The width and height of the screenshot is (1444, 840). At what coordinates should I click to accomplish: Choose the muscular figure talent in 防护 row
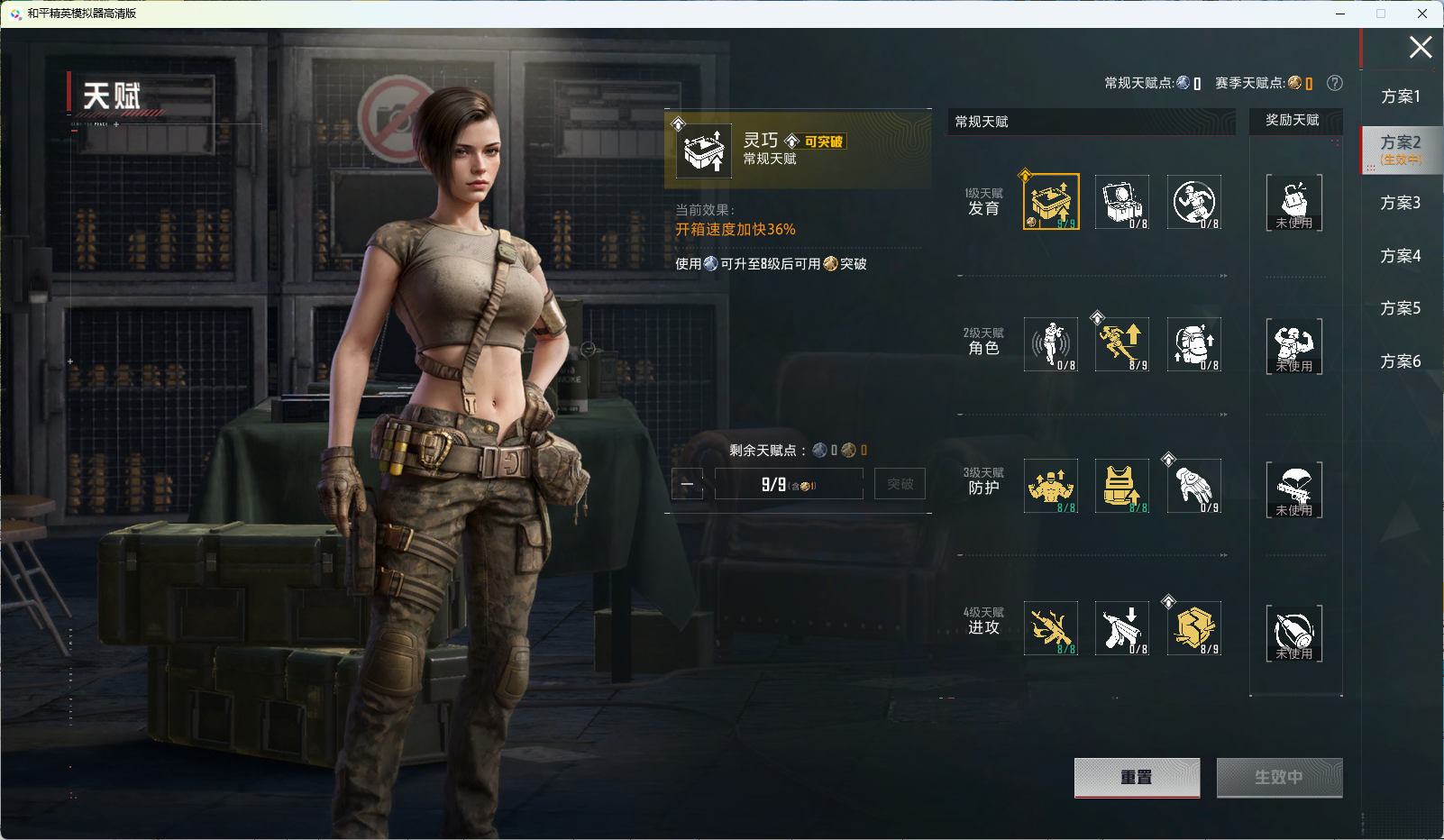1051,486
